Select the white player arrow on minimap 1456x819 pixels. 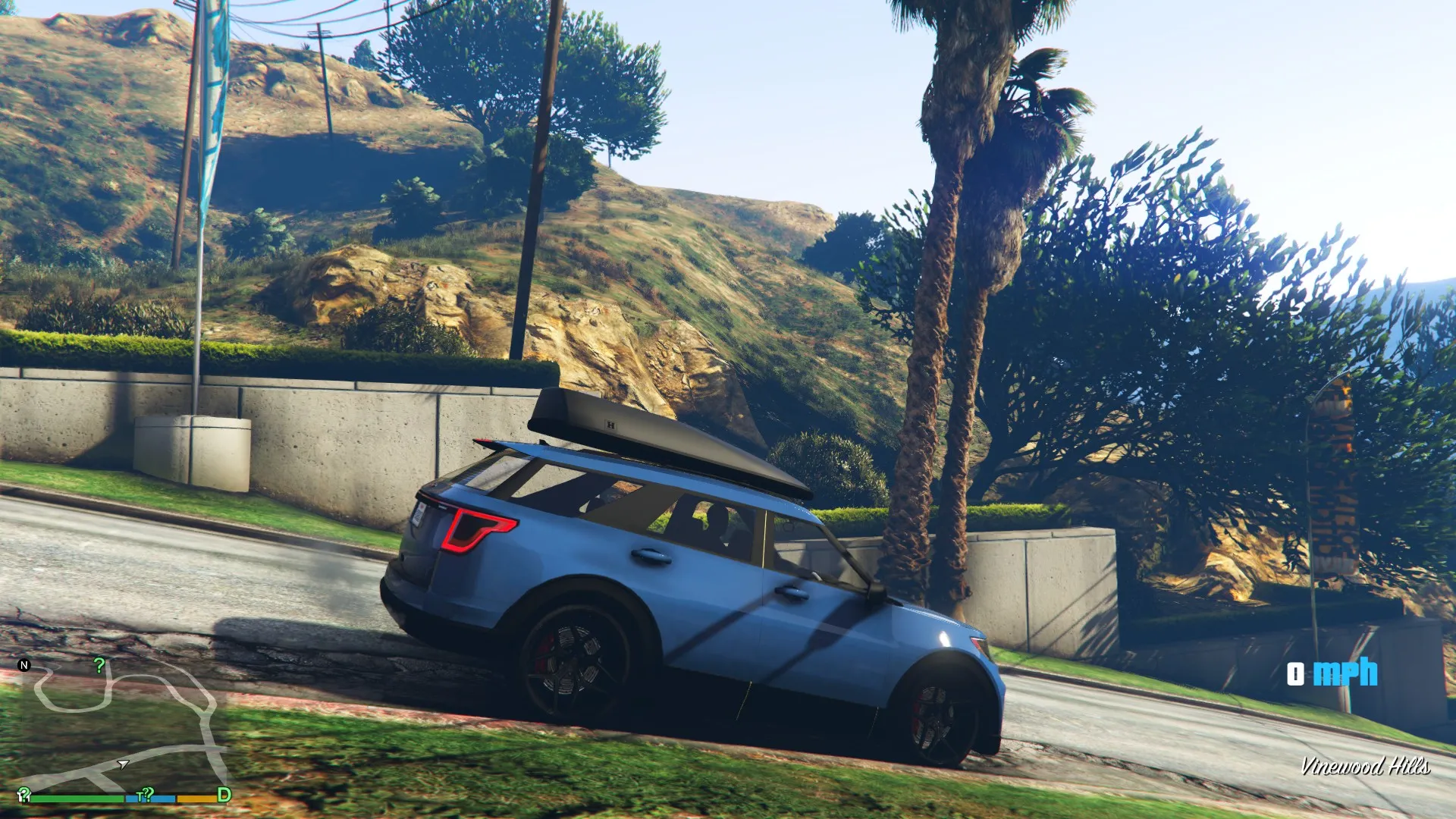pyautogui.click(x=123, y=764)
